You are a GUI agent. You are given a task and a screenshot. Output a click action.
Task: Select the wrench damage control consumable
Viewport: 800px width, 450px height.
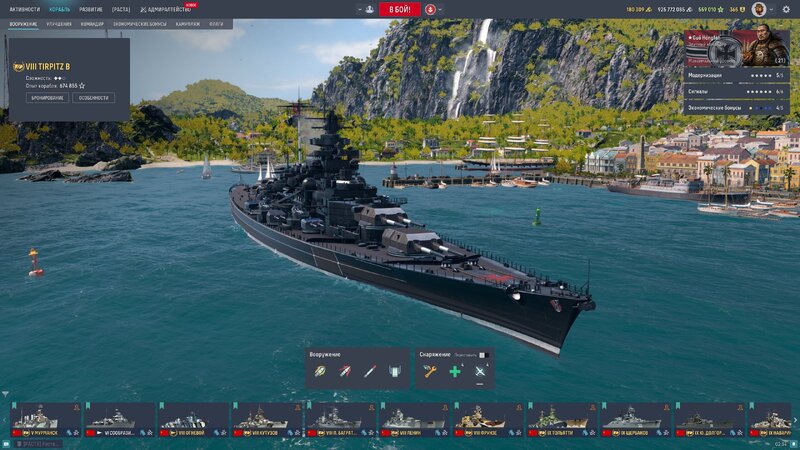[x=430, y=371]
